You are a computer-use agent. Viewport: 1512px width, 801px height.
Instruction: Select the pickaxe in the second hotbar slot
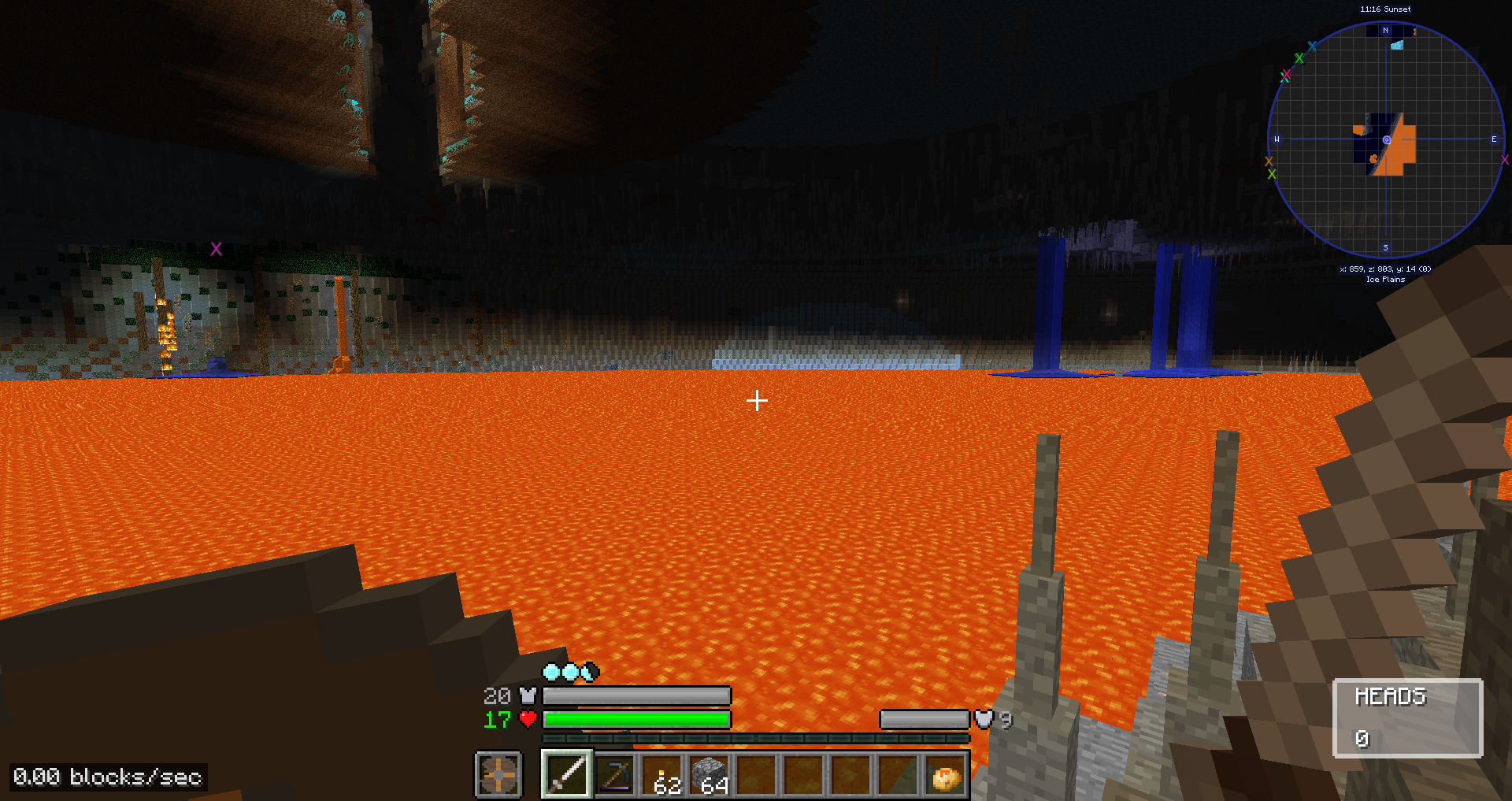pos(616,773)
